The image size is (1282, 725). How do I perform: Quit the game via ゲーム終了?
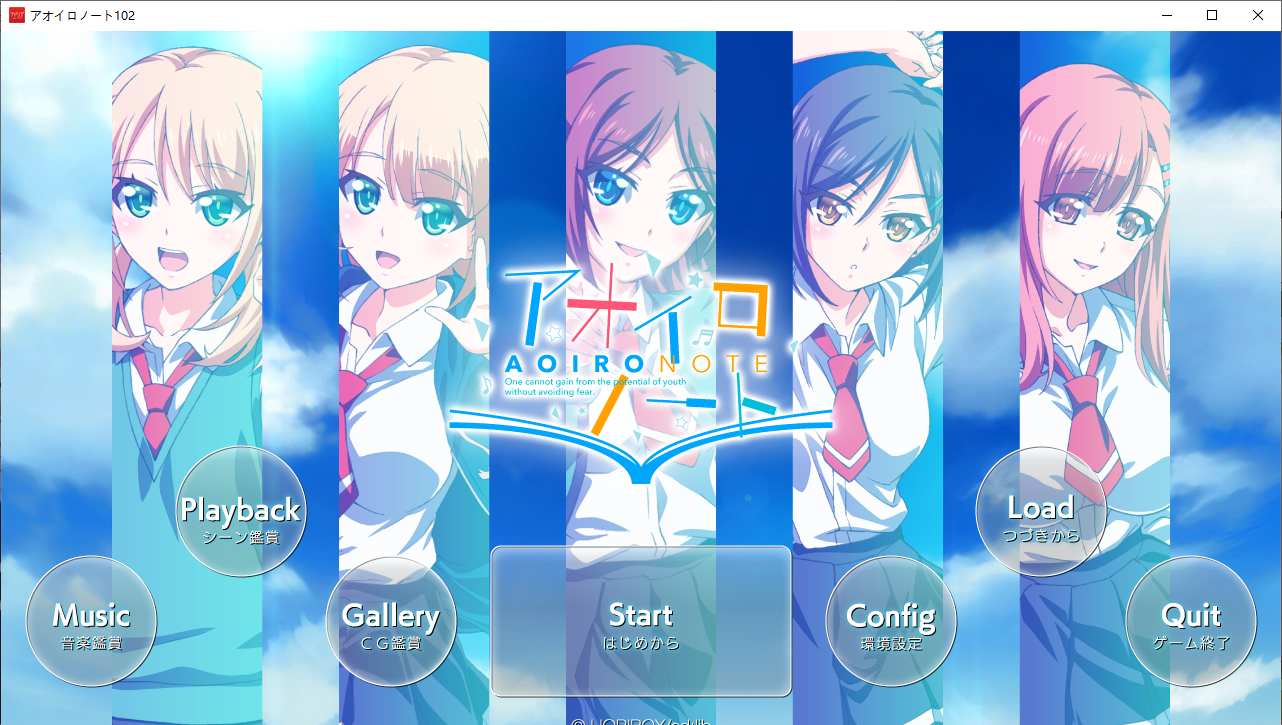pos(1191,620)
